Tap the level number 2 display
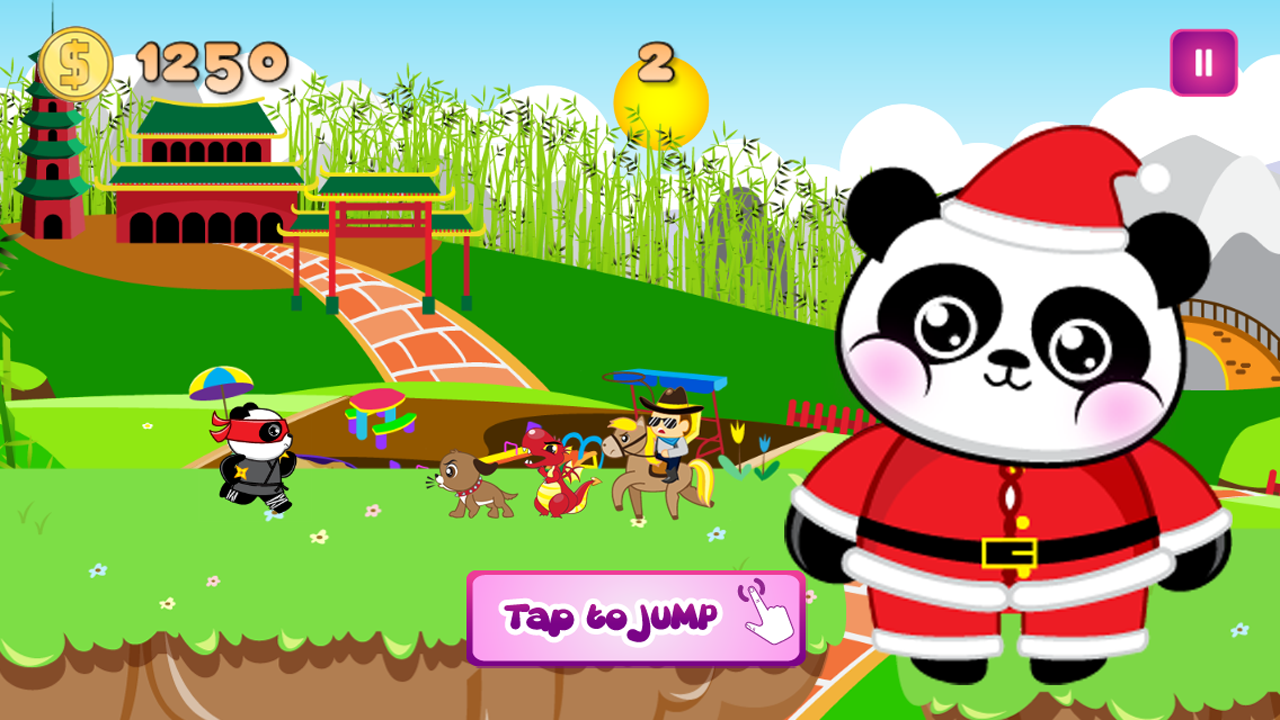Viewport: 1280px width, 720px height. pyautogui.click(x=655, y=62)
